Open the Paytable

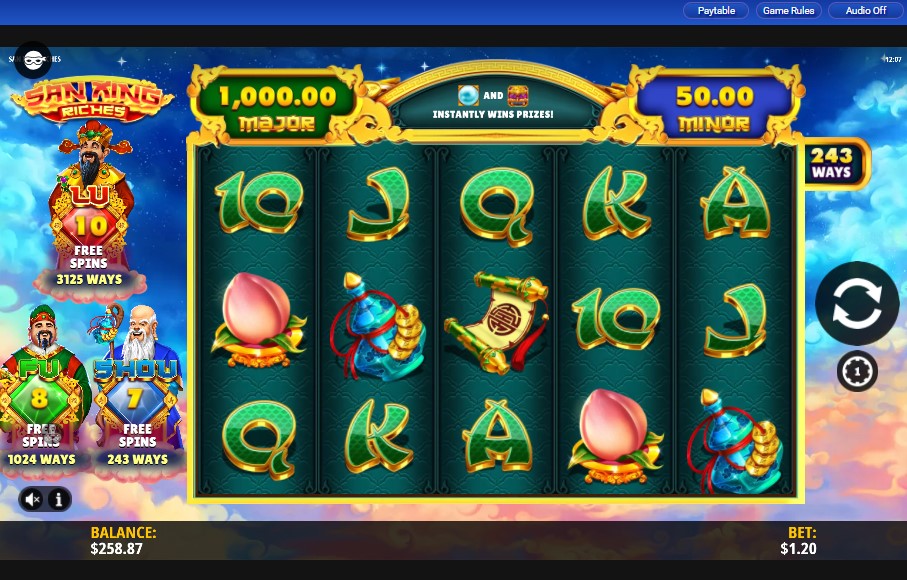(716, 11)
